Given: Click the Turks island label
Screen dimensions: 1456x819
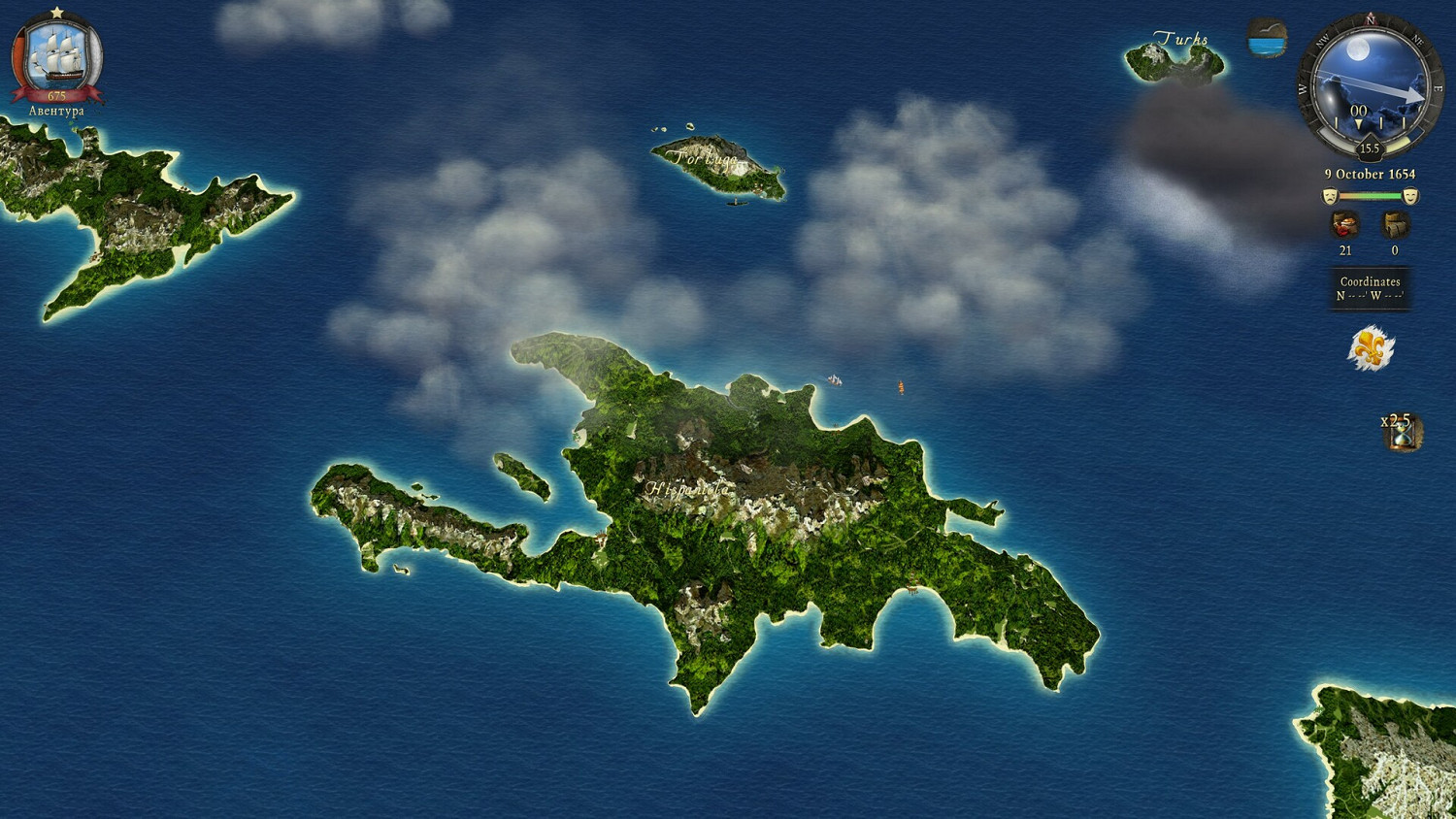Looking at the screenshot, I should click(x=1181, y=39).
